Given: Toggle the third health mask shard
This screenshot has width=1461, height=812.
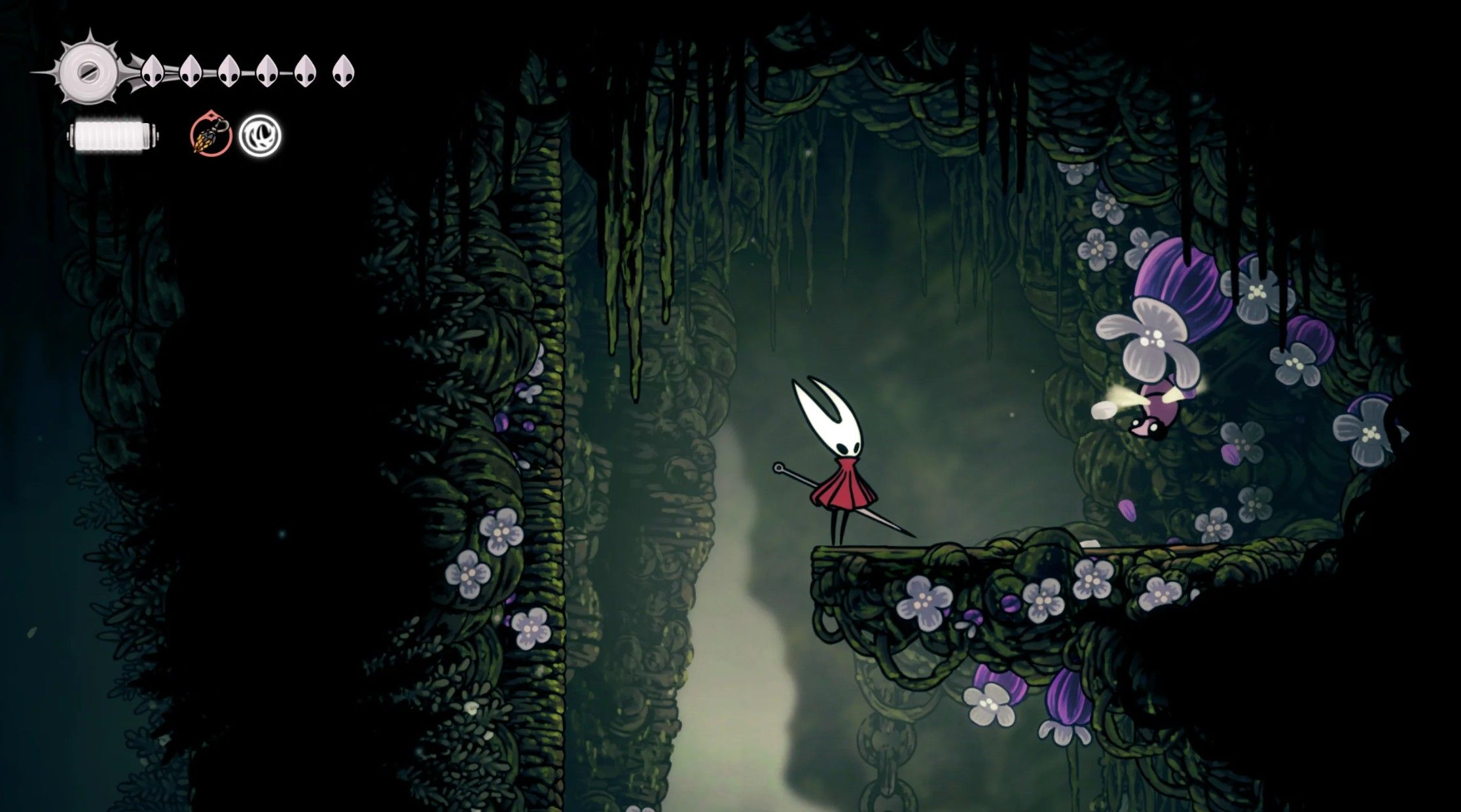Looking at the screenshot, I should click(x=228, y=71).
